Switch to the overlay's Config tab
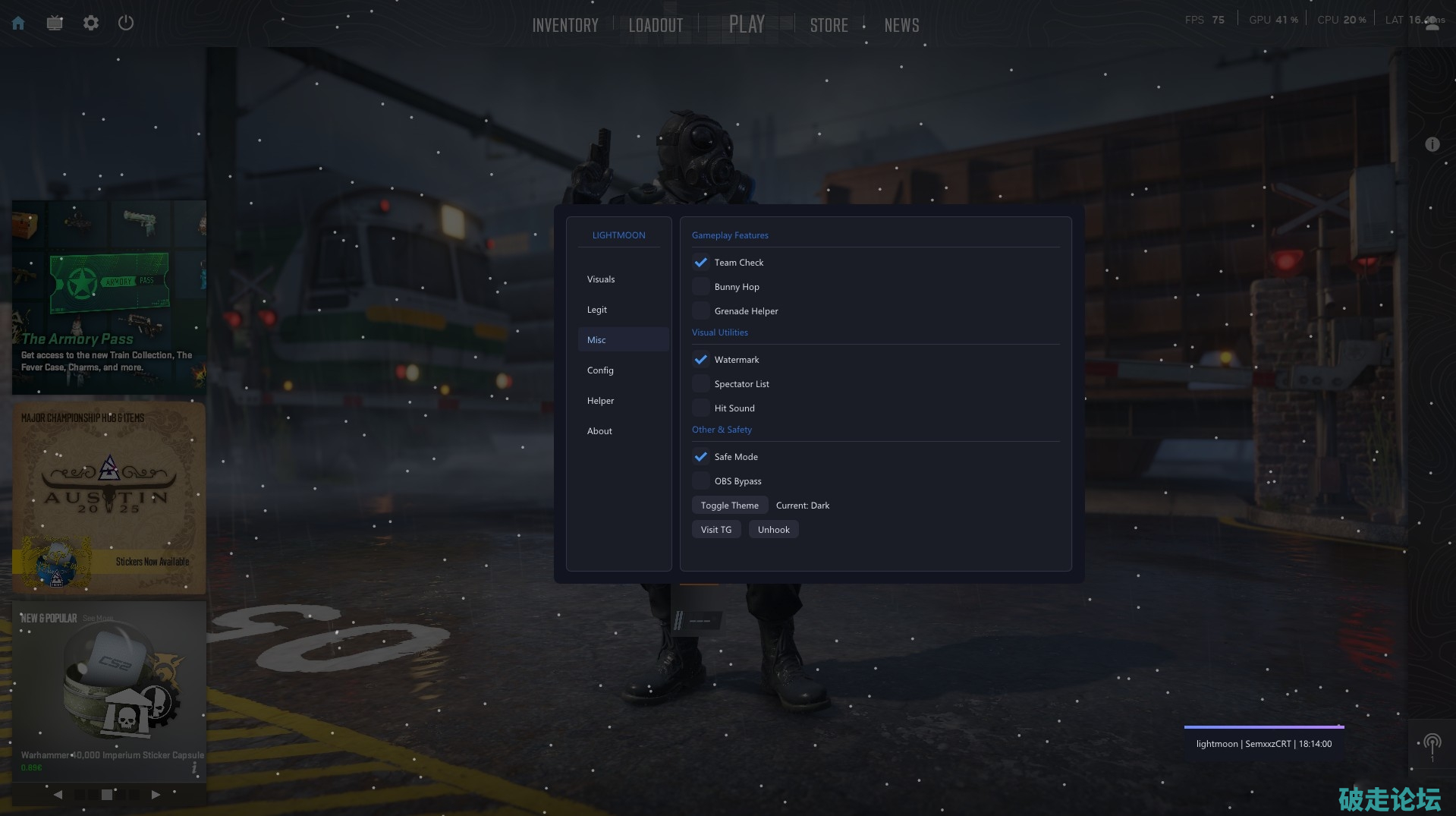This screenshot has height=816, width=1456. (x=600, y=370)
